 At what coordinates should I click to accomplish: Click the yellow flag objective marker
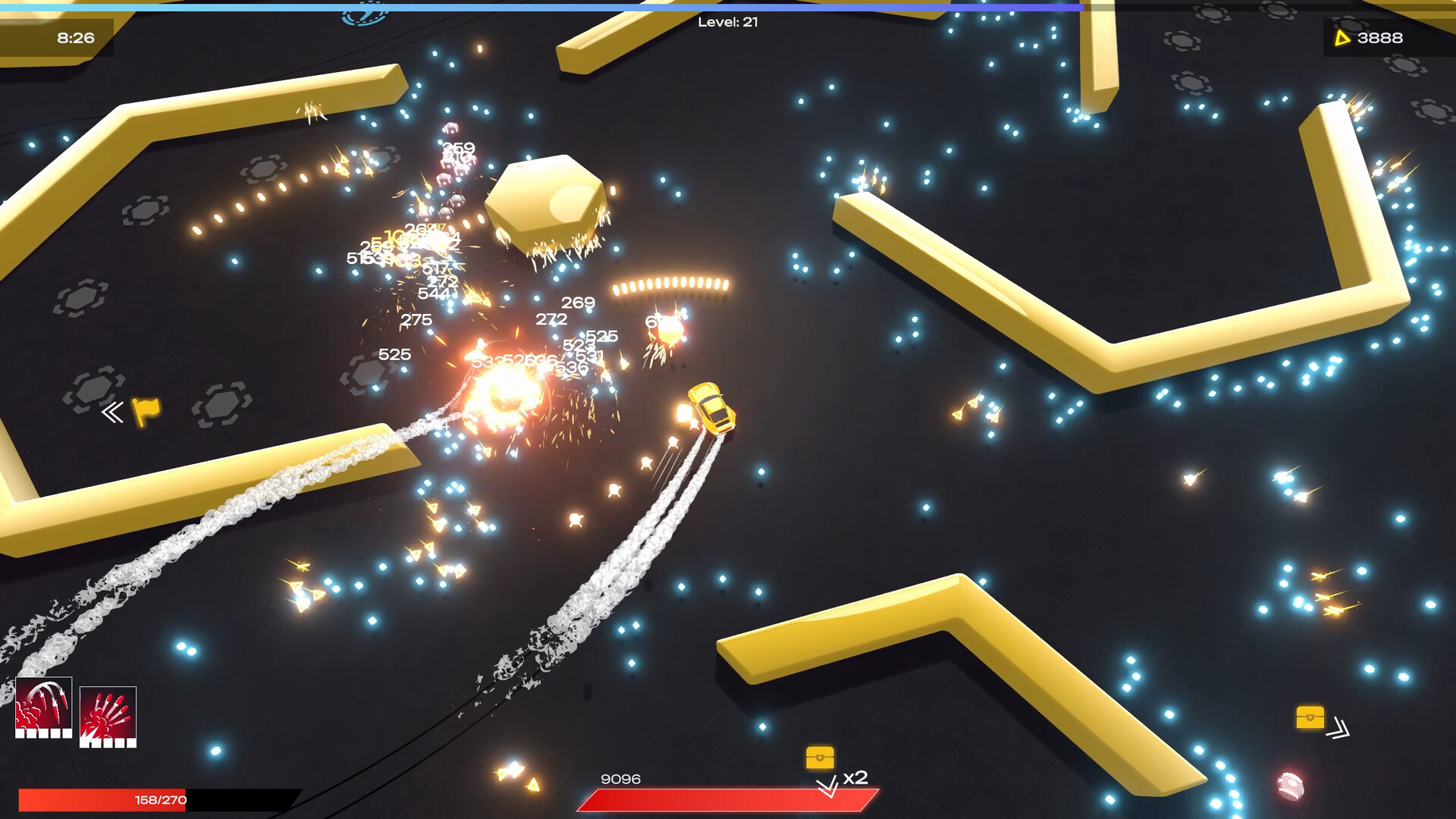[146, 411]
